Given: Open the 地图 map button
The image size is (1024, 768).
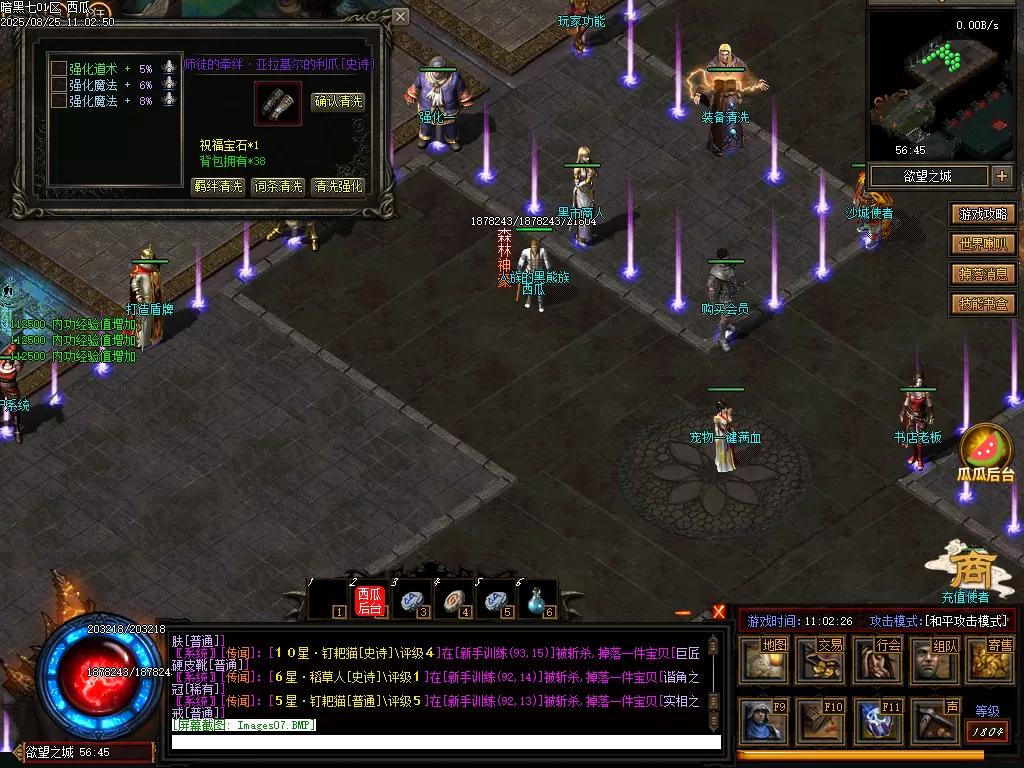Looking at the screenshot, I should (x=764, y=660).
